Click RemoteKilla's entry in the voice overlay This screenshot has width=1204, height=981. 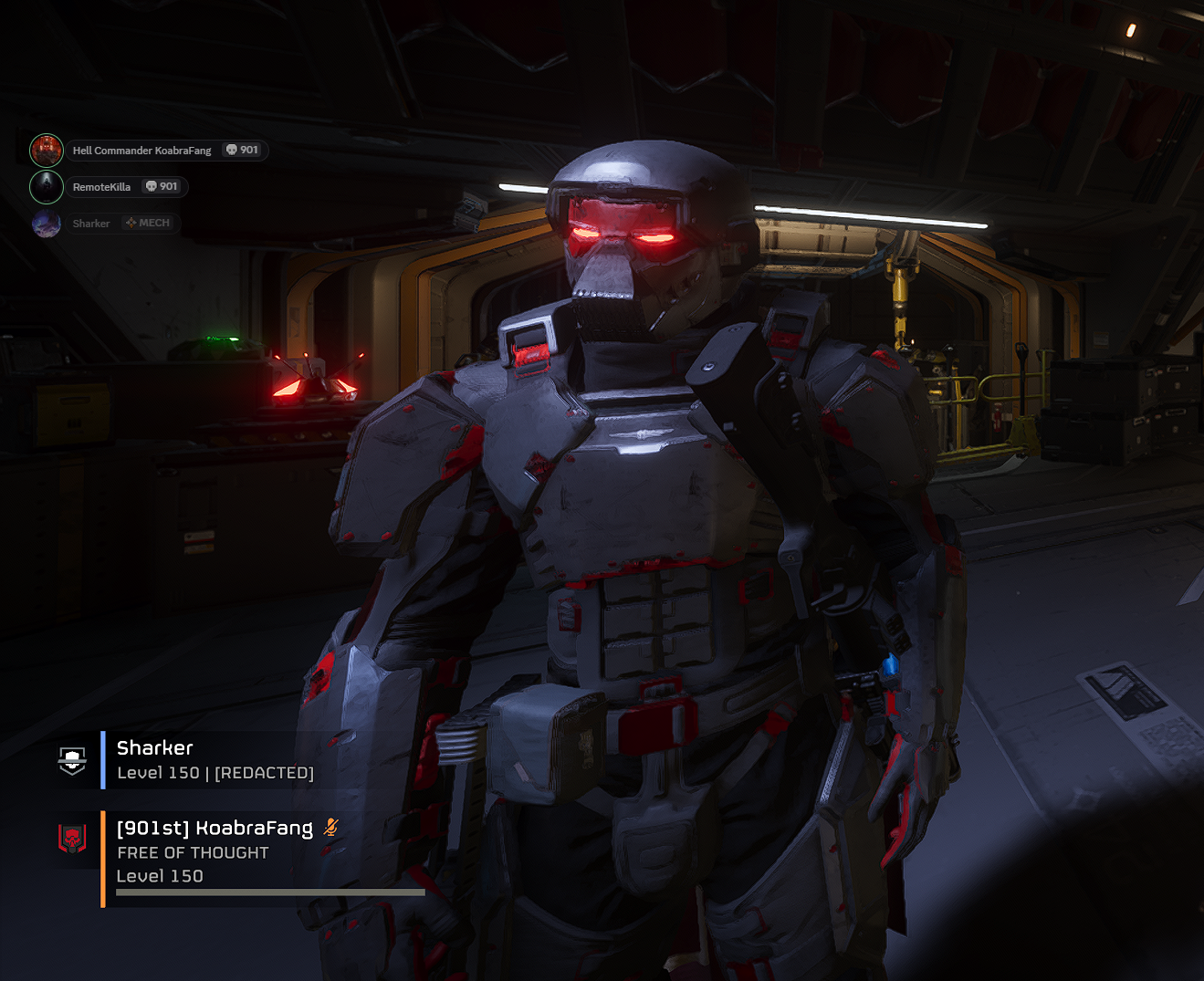click(102, 187)
